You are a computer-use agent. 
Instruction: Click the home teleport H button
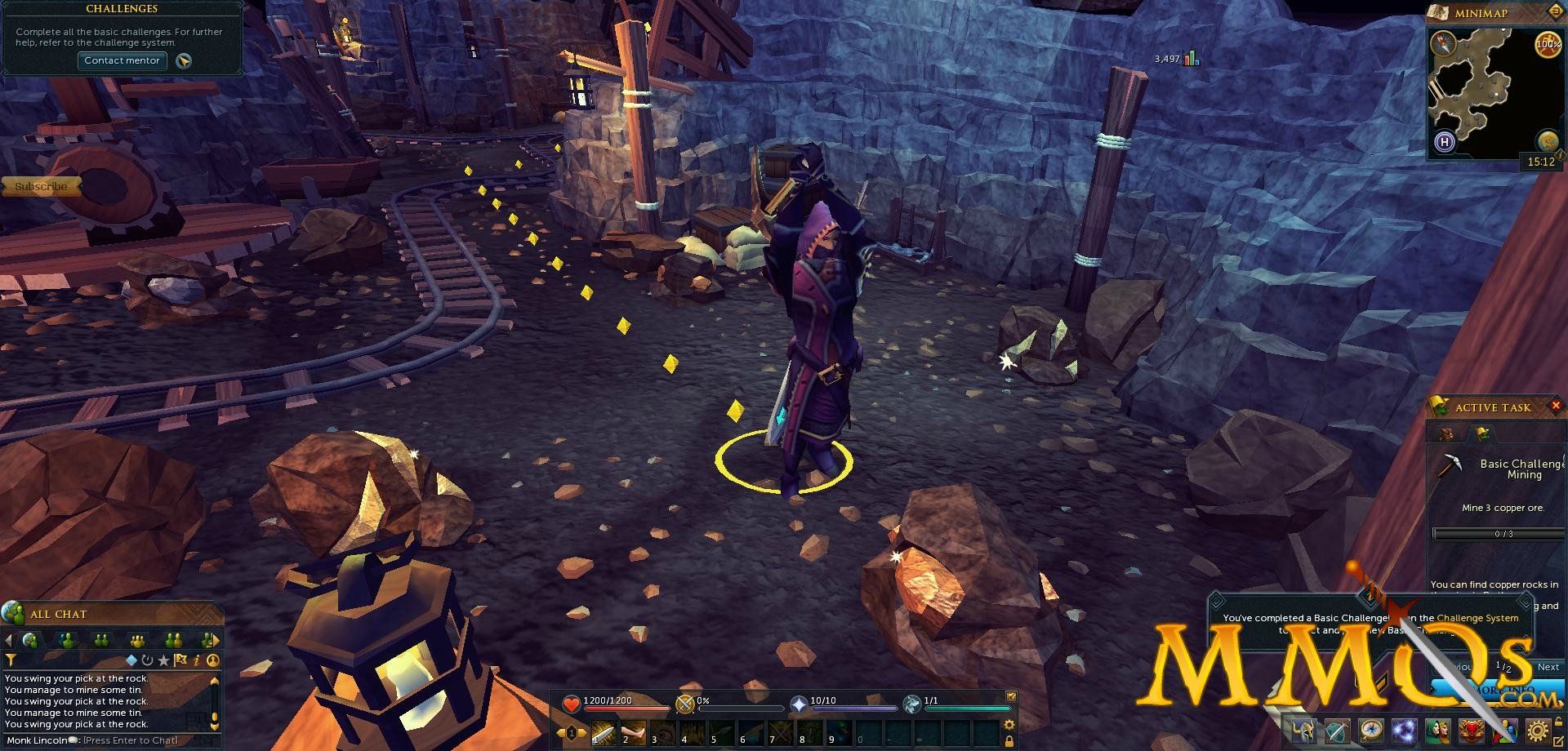click(x=1445, y=143)
